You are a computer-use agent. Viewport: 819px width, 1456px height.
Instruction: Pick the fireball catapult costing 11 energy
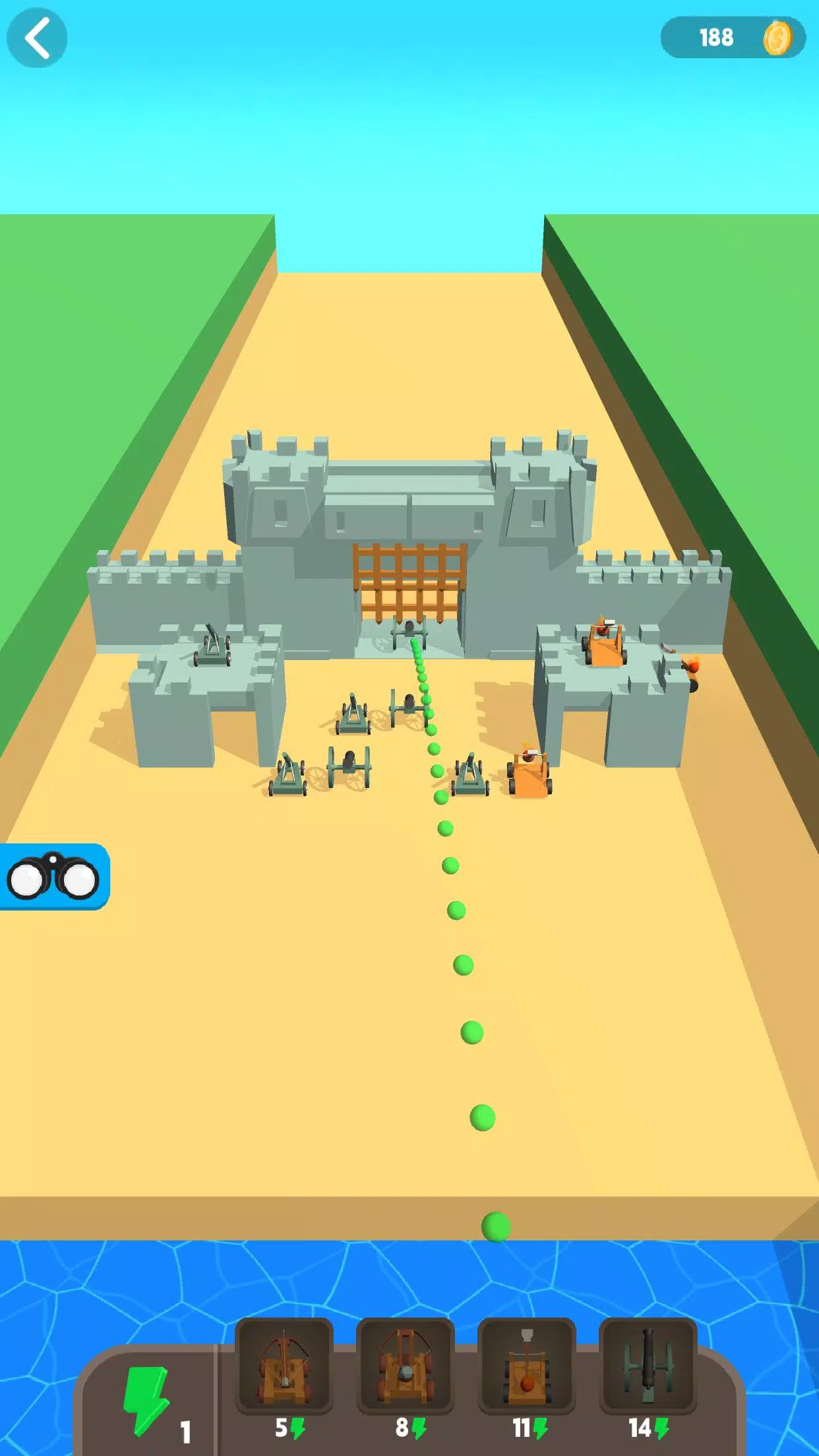click(x=526, y=1366)
